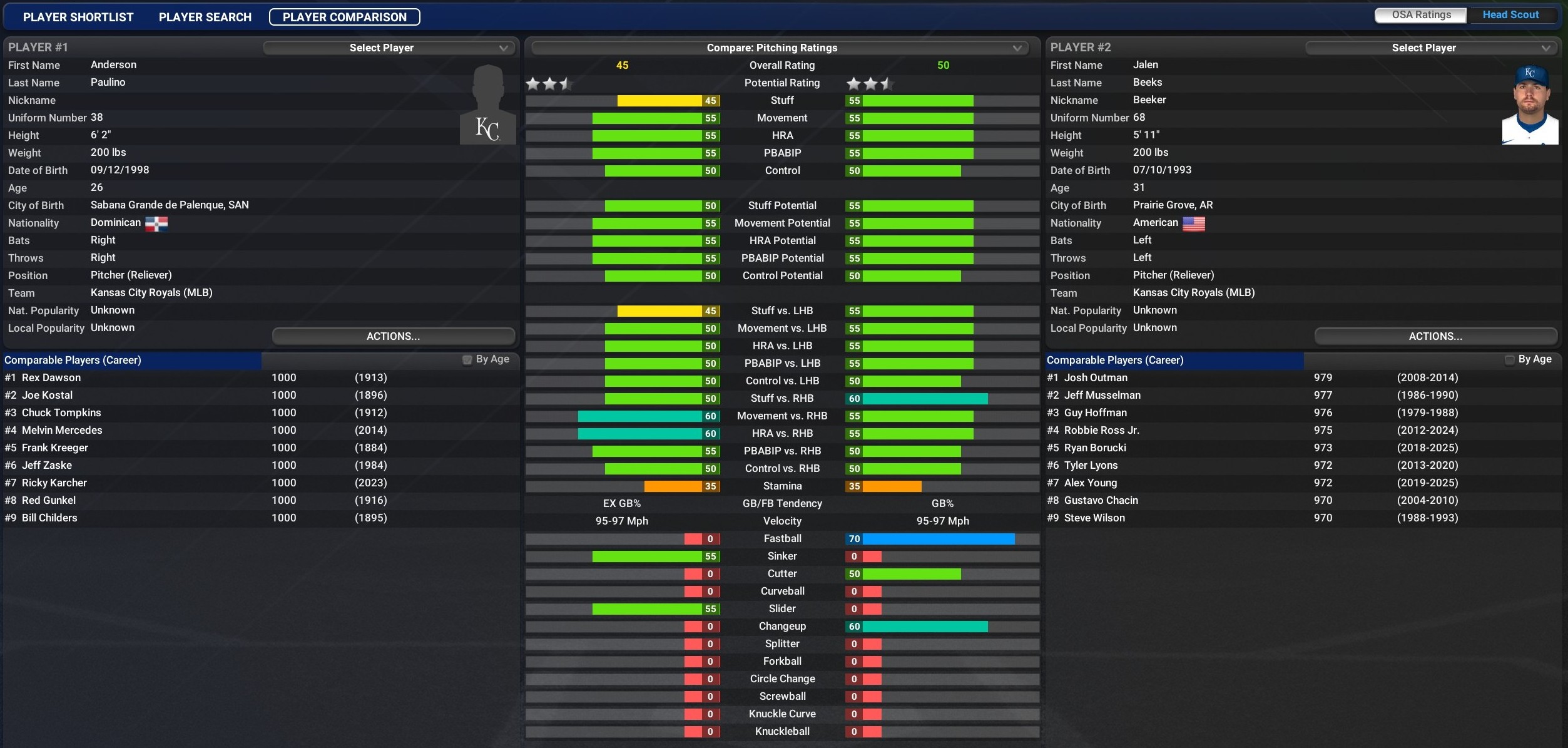Toggle the By Age checkbox for Paulino's comparables
This screenshot has width=1568, height=748.
coord(467,360)
